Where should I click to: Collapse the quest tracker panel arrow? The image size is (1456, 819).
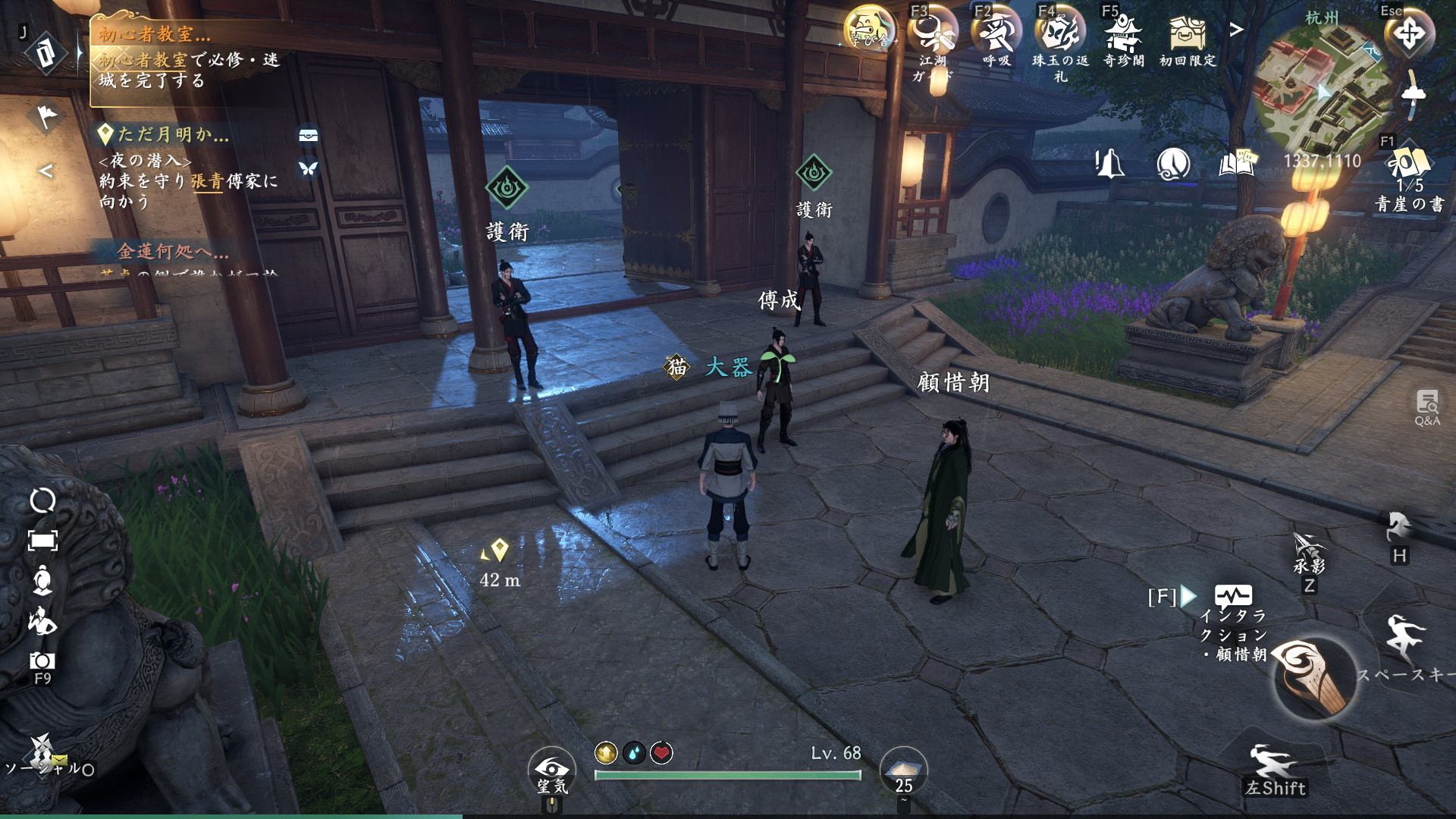point(46,171)
